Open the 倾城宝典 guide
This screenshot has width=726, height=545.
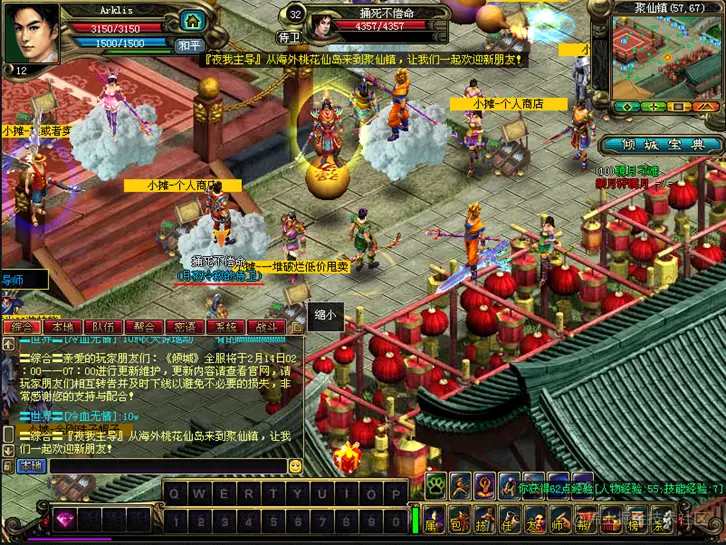663,144
